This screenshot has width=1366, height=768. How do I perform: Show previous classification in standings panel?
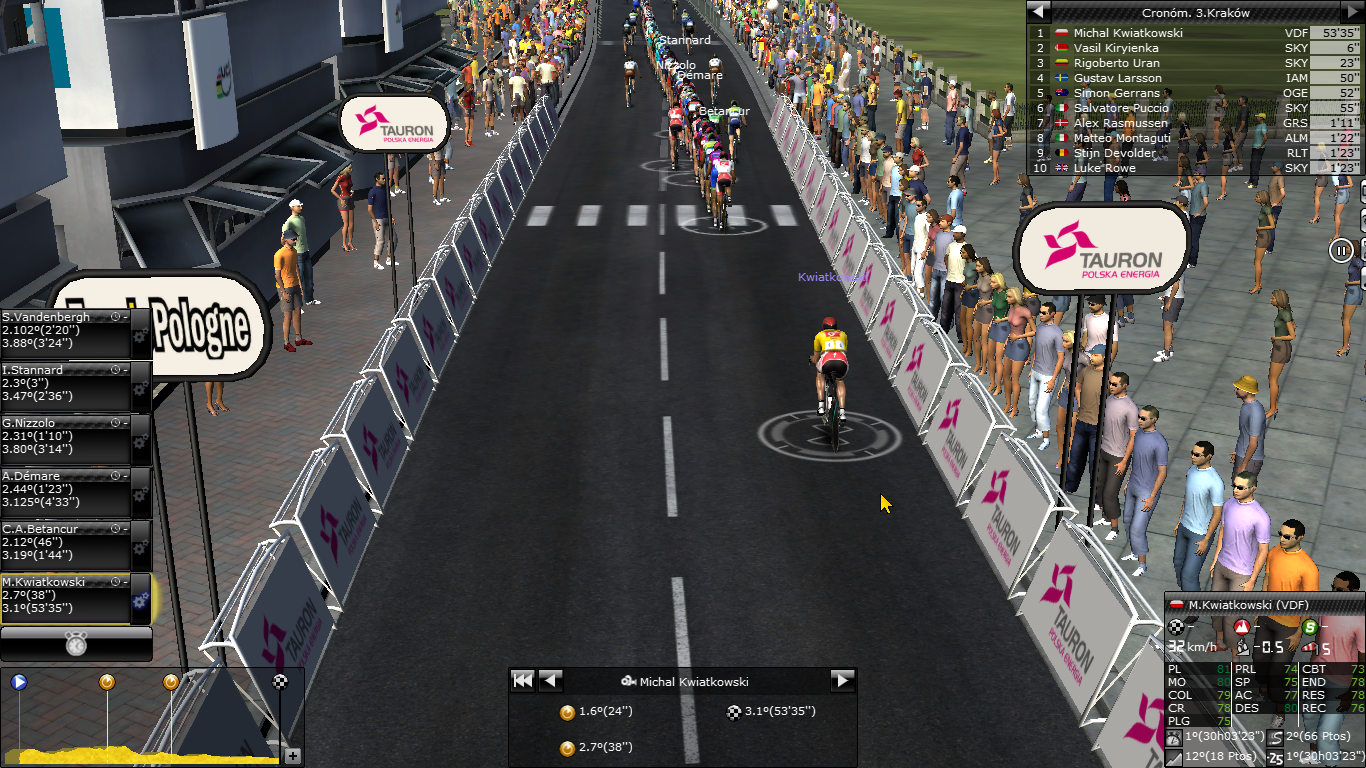coord(1039,12)
